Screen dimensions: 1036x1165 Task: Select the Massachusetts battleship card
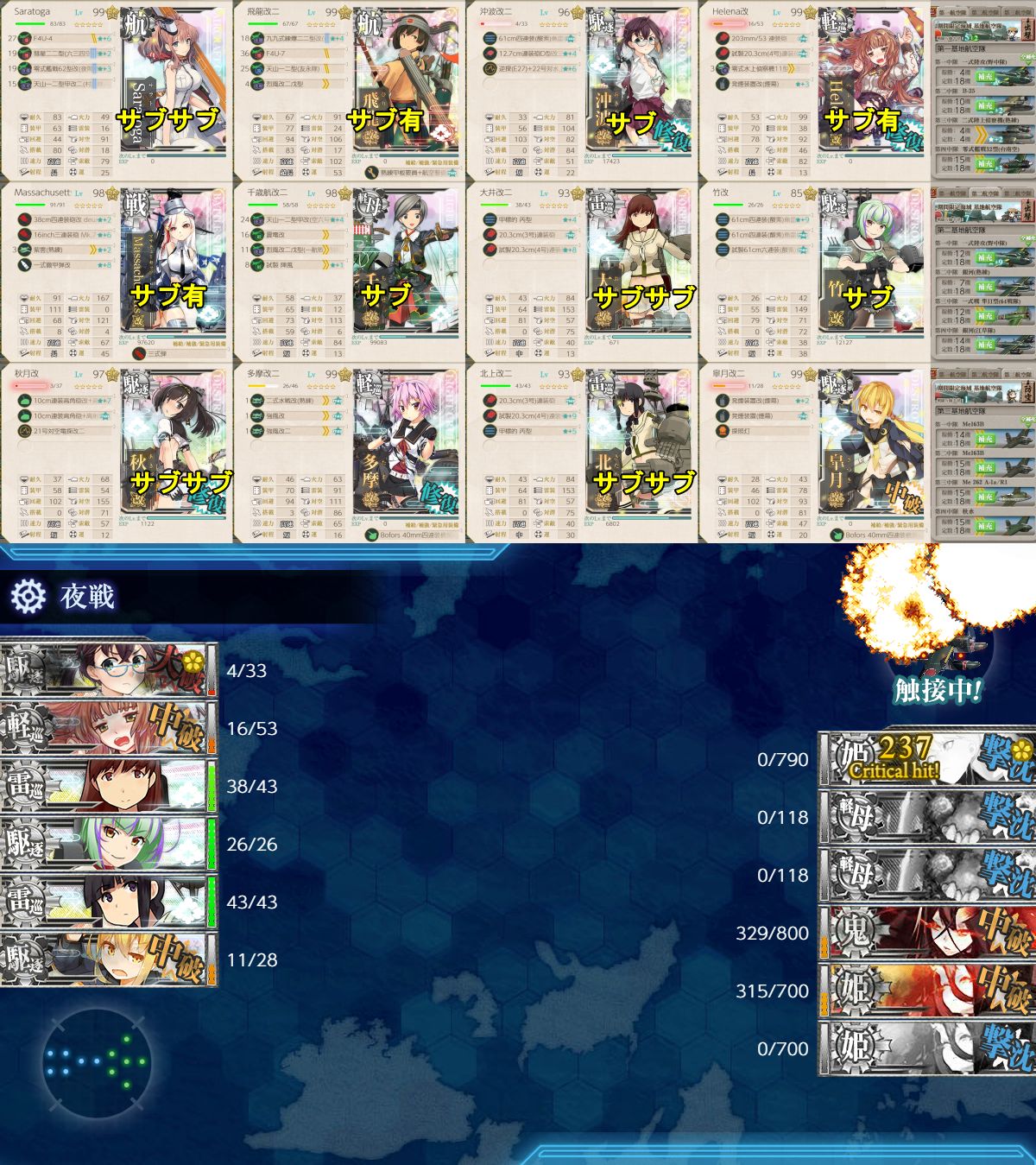point(117,272)
